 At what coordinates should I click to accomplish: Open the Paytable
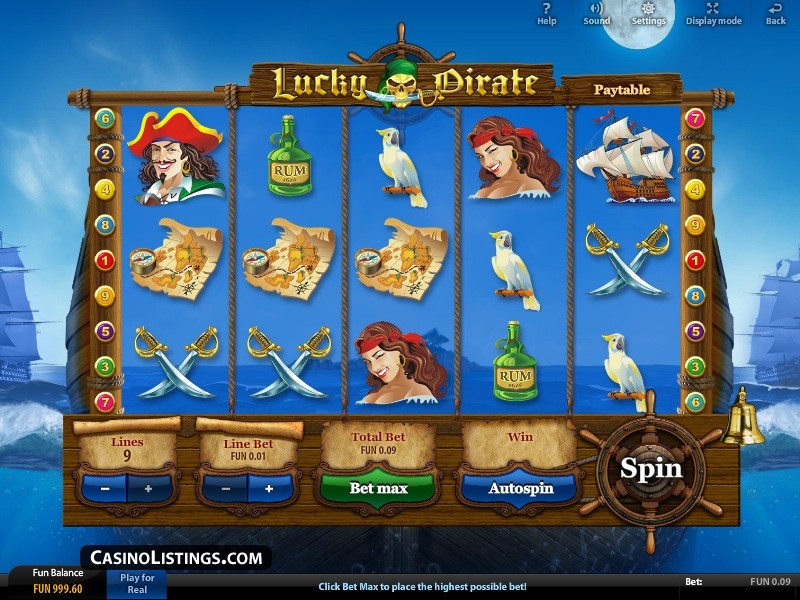pyautogui.click(x=622, y=89)
